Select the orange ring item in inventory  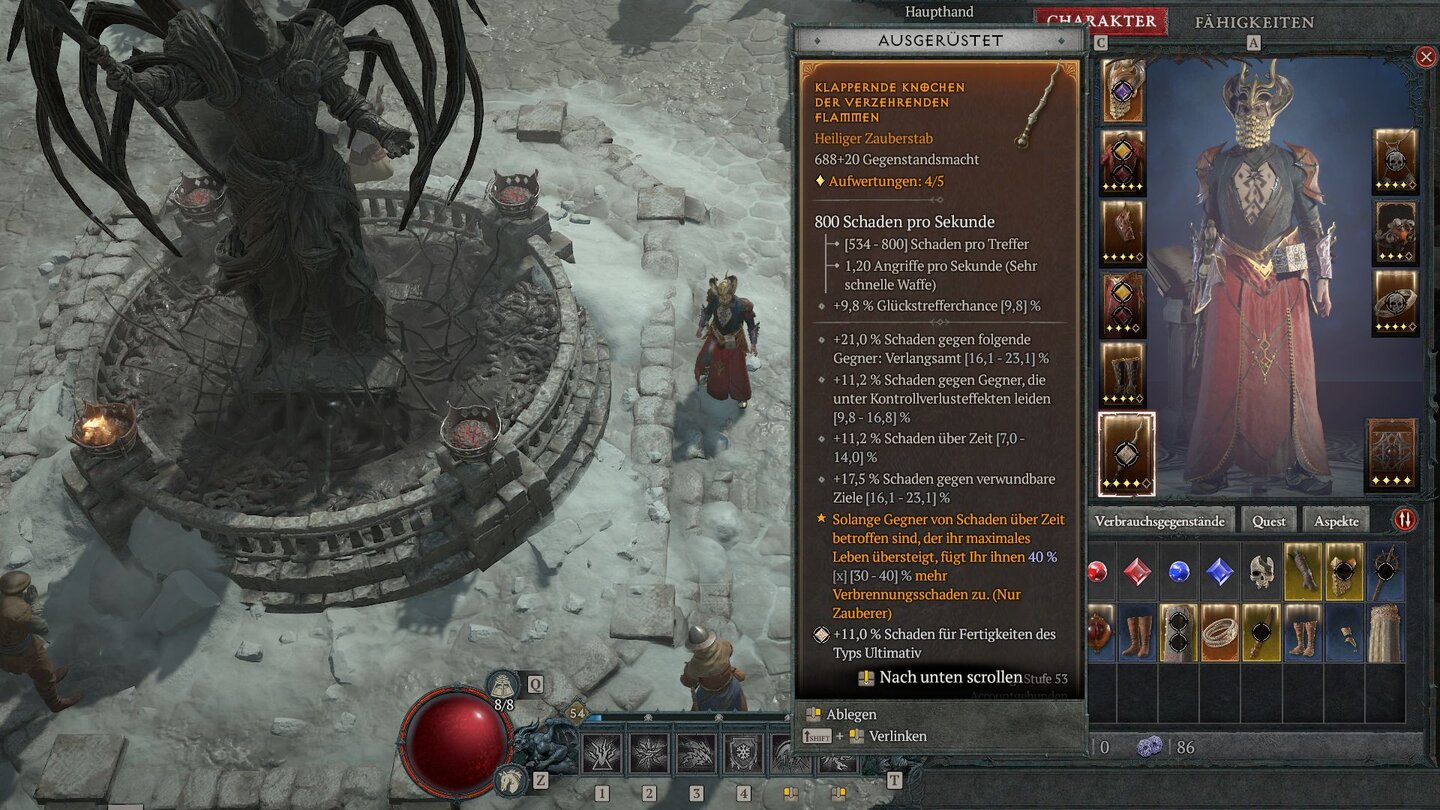pyautogui.click(x=1220, y=633)
